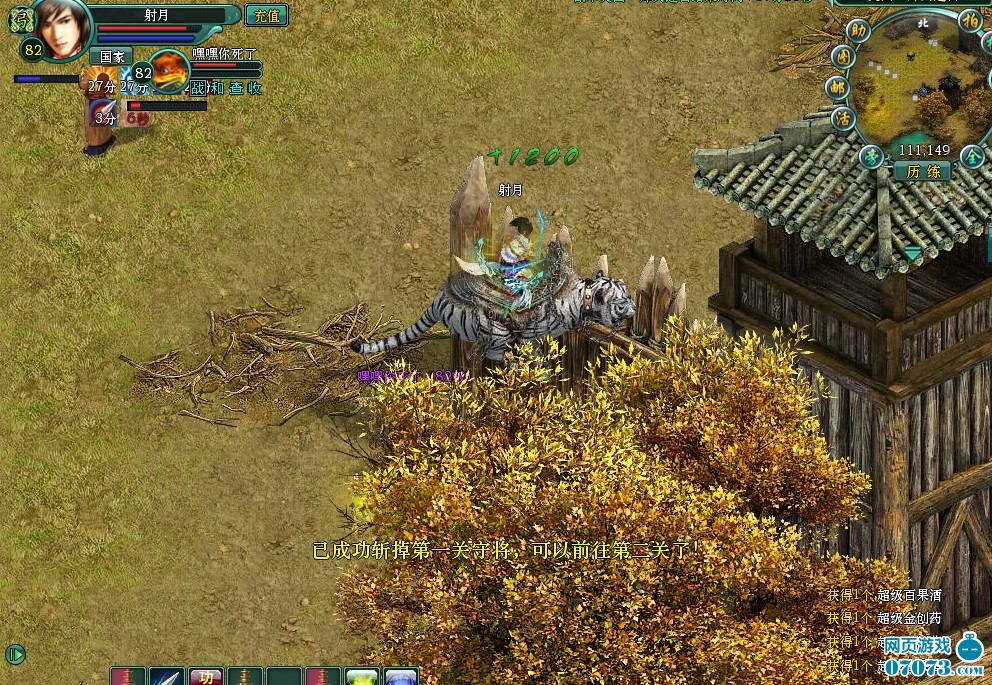Toggle the pet 战 battle command

(197, 88)
